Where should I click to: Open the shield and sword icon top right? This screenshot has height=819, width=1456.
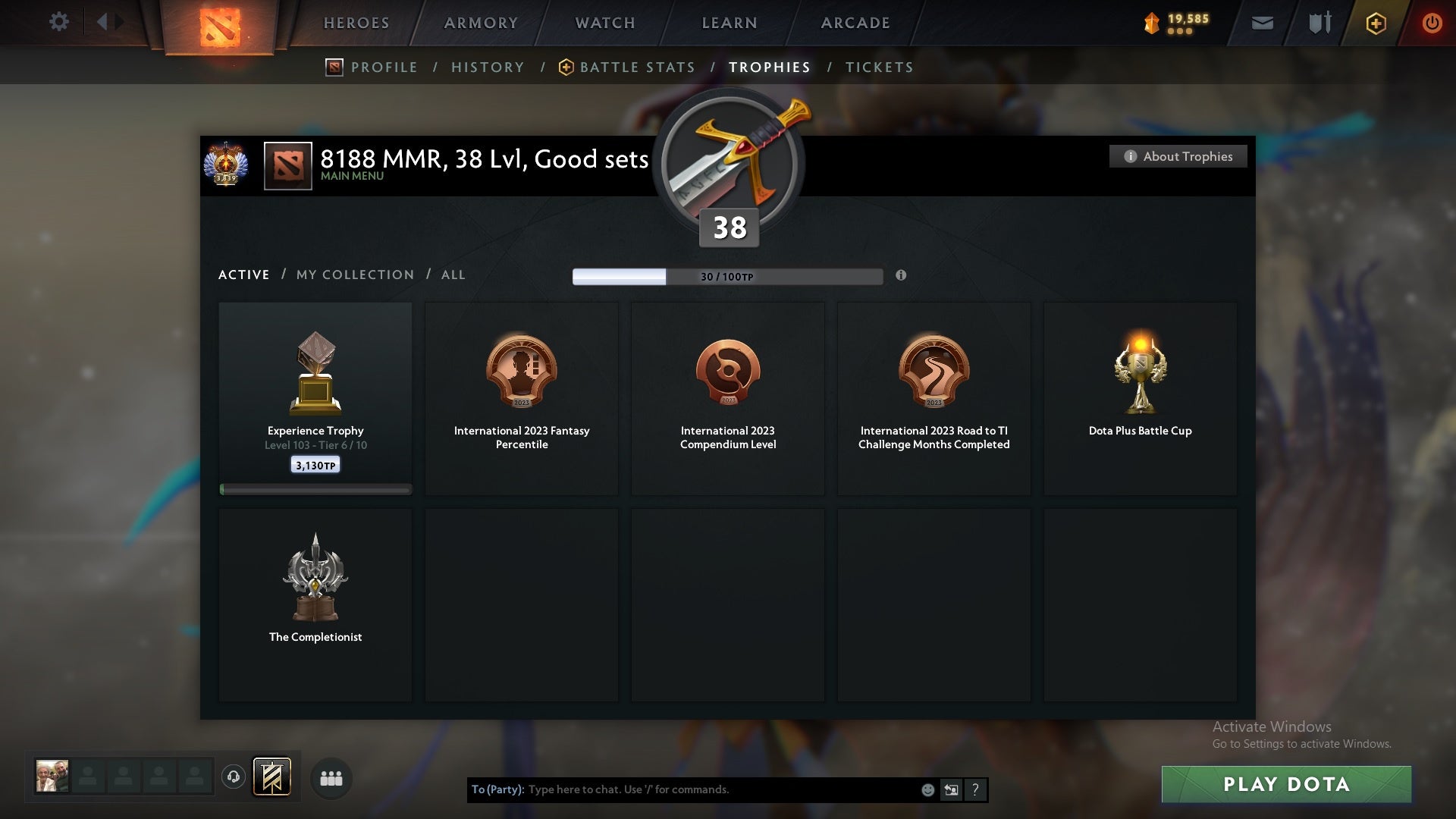(x=1319, y=22)
